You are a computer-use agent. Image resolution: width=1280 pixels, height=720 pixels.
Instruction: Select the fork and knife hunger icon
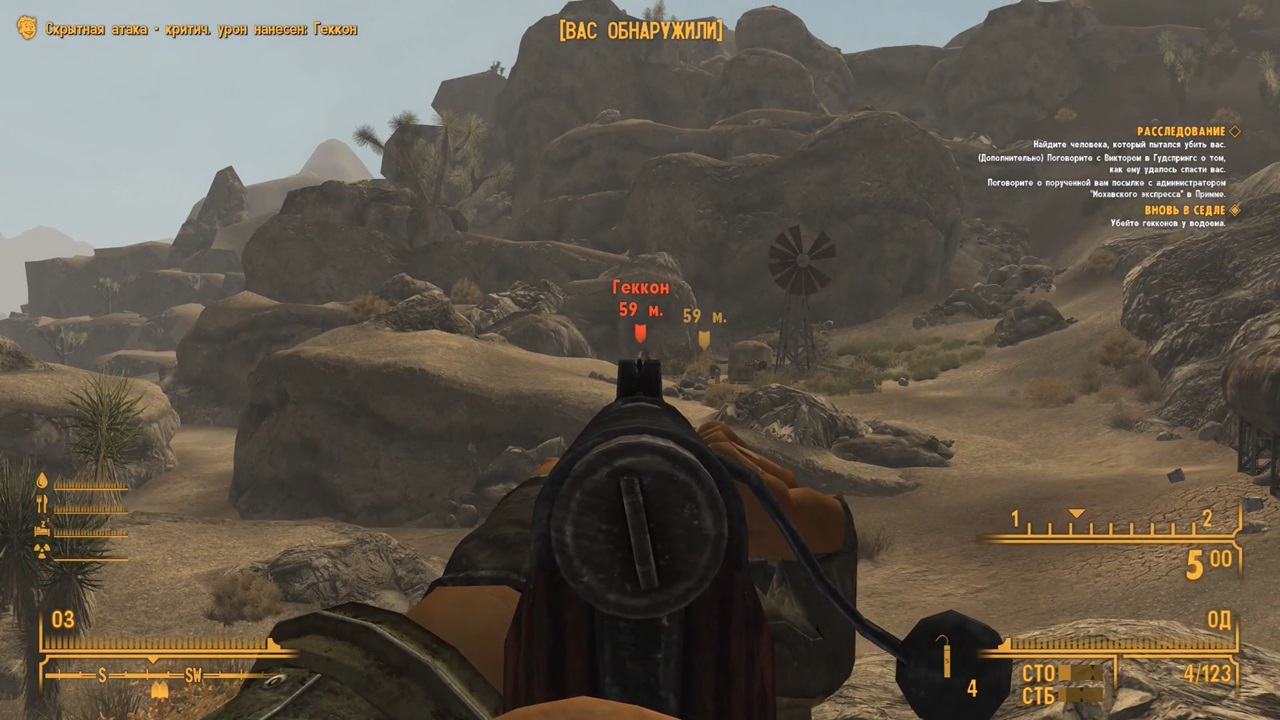(42, 502)
